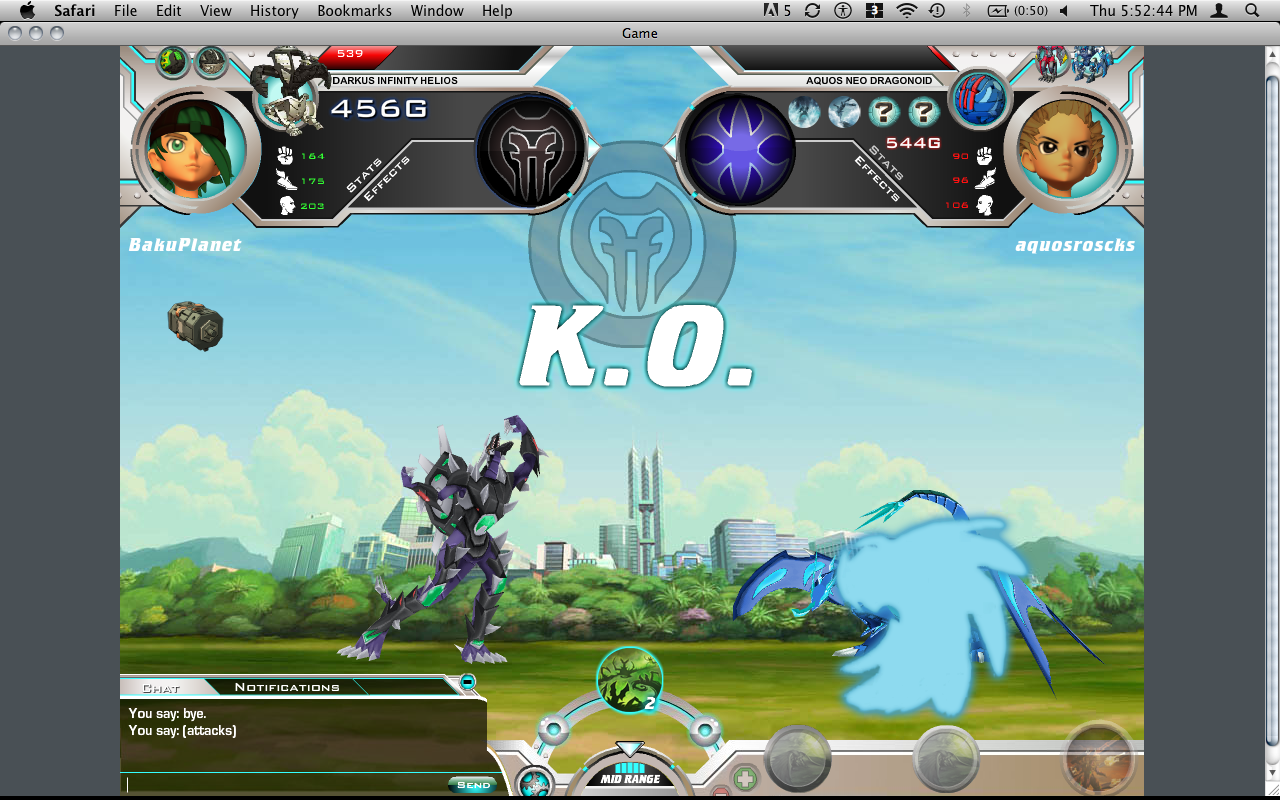Minimize the chat panel

coord(467,682)
